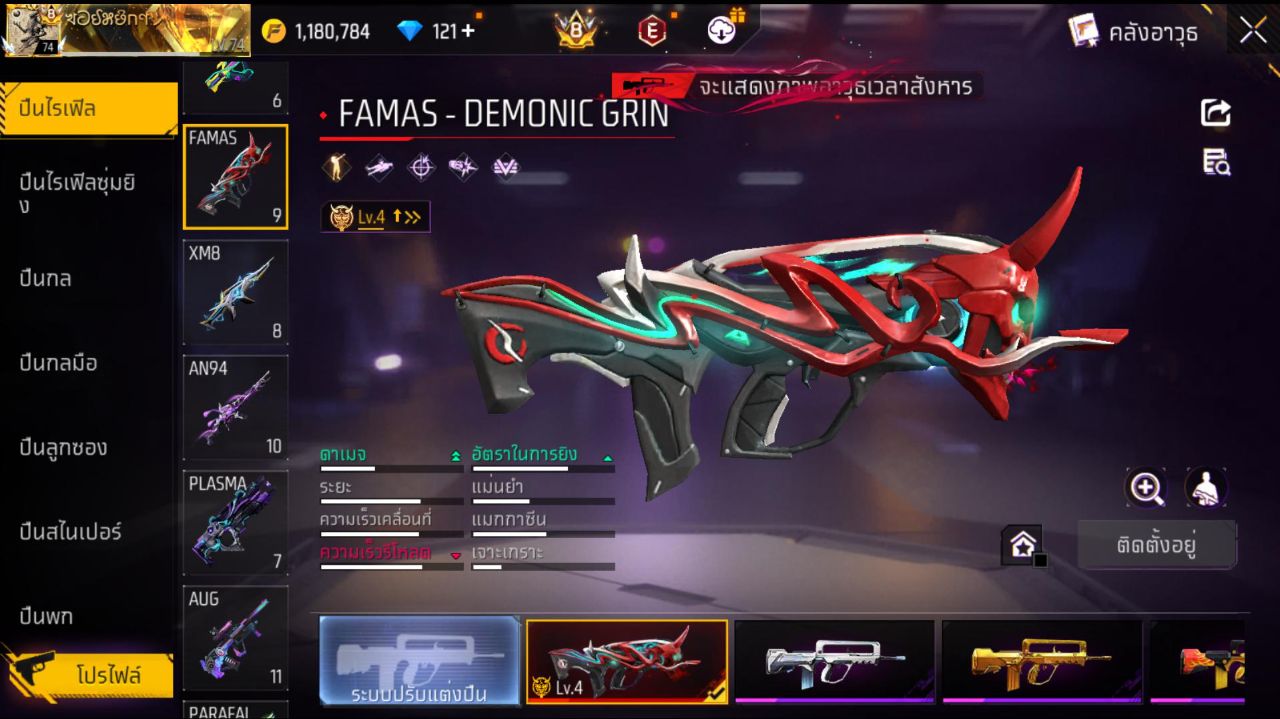Switch to the ปืนกล machine gun tab
The image size is (1280, 719).
45,278
